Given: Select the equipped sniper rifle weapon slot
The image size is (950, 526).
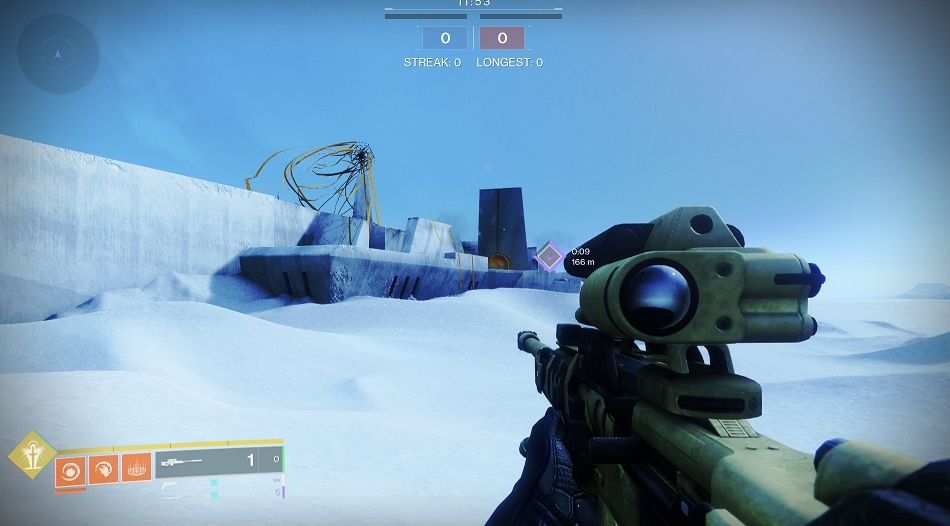Looking at the screenshot, I should click(206, 460).
